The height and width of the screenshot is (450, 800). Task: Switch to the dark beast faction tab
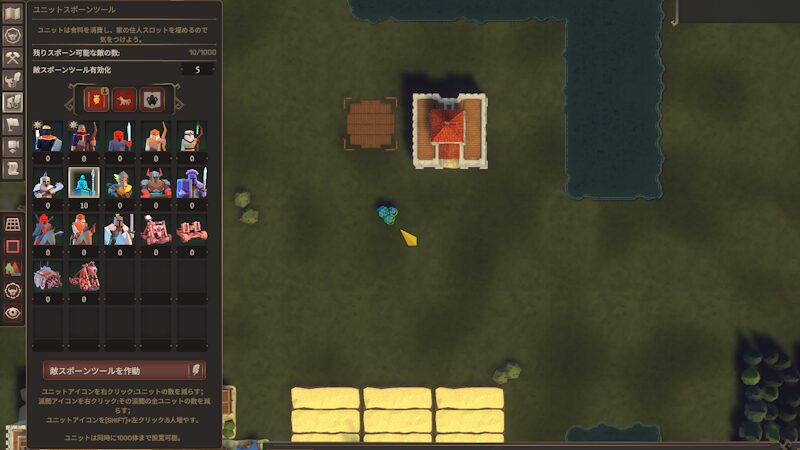(150, 98)
